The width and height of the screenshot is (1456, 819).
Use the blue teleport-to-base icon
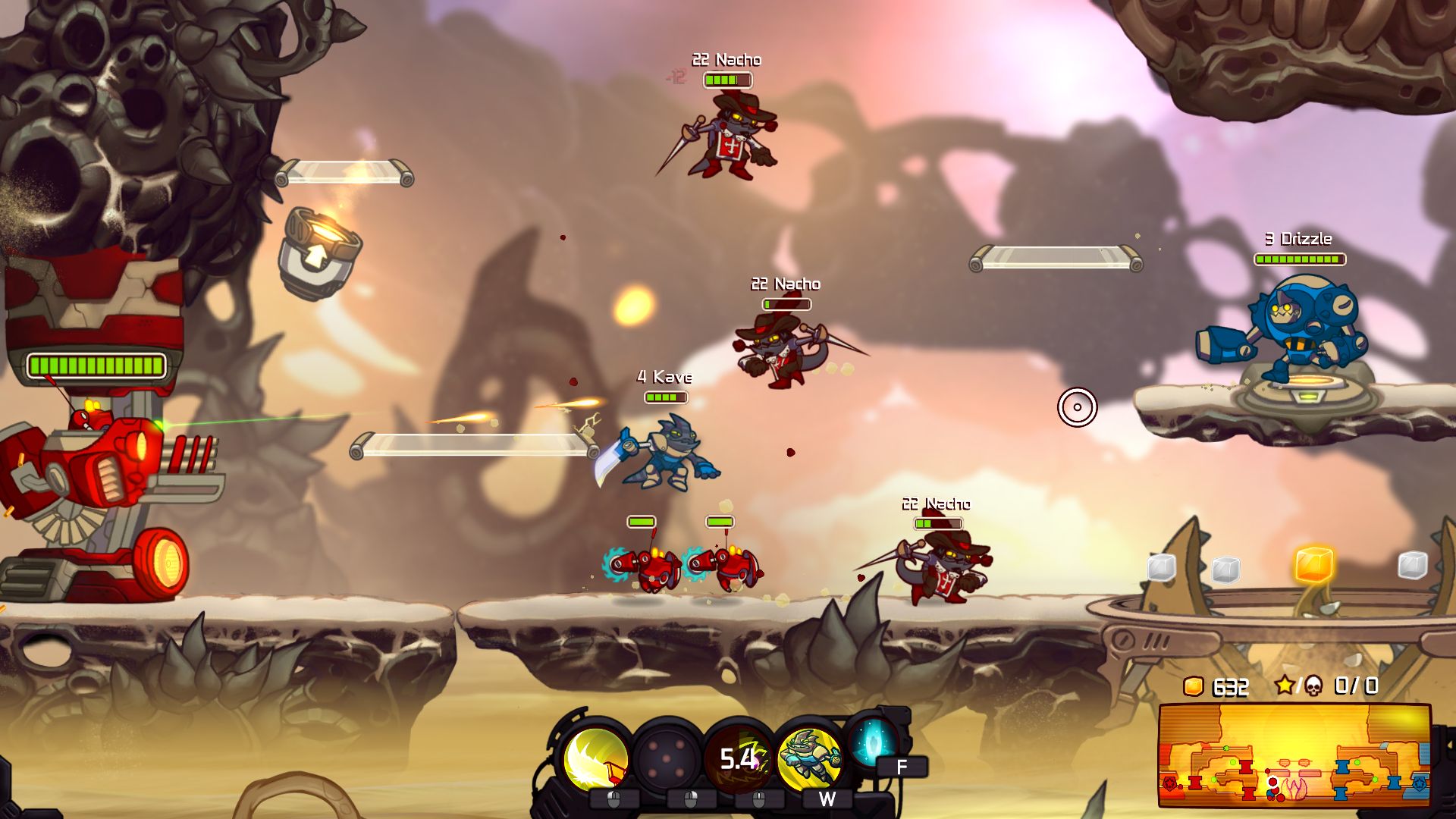[x=872, y=743]
